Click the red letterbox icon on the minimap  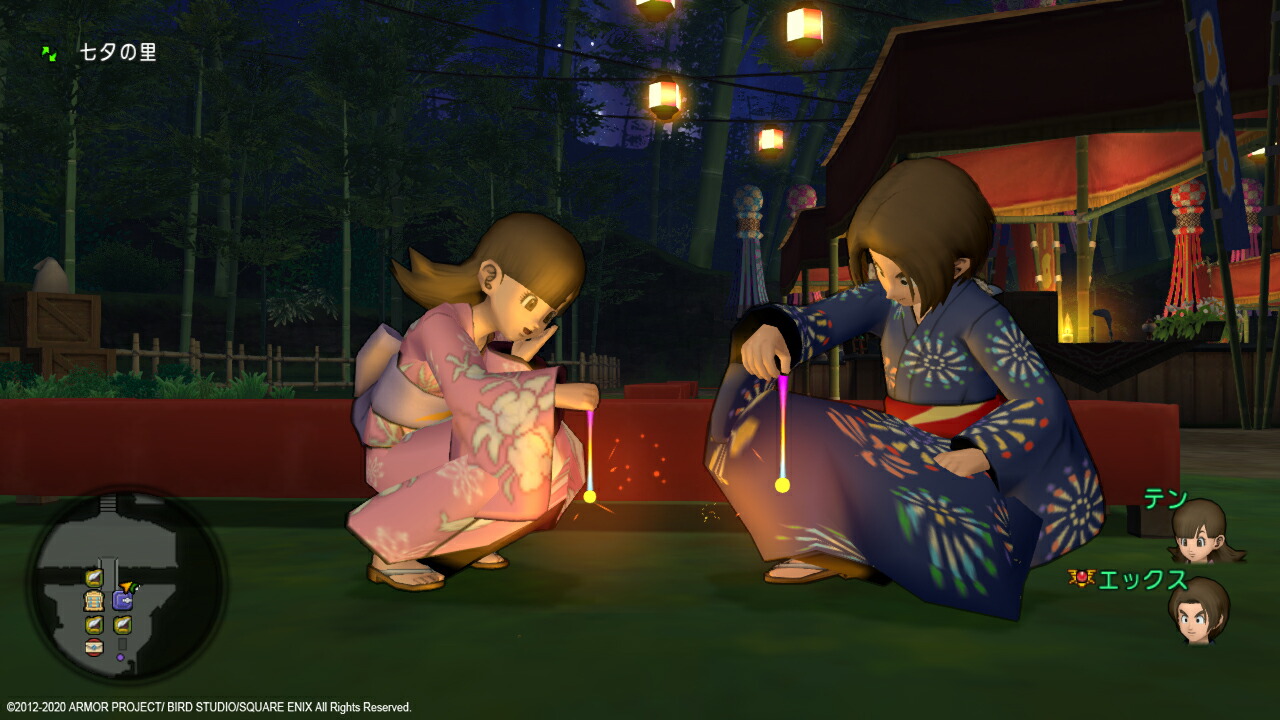(x=94, y=646)
